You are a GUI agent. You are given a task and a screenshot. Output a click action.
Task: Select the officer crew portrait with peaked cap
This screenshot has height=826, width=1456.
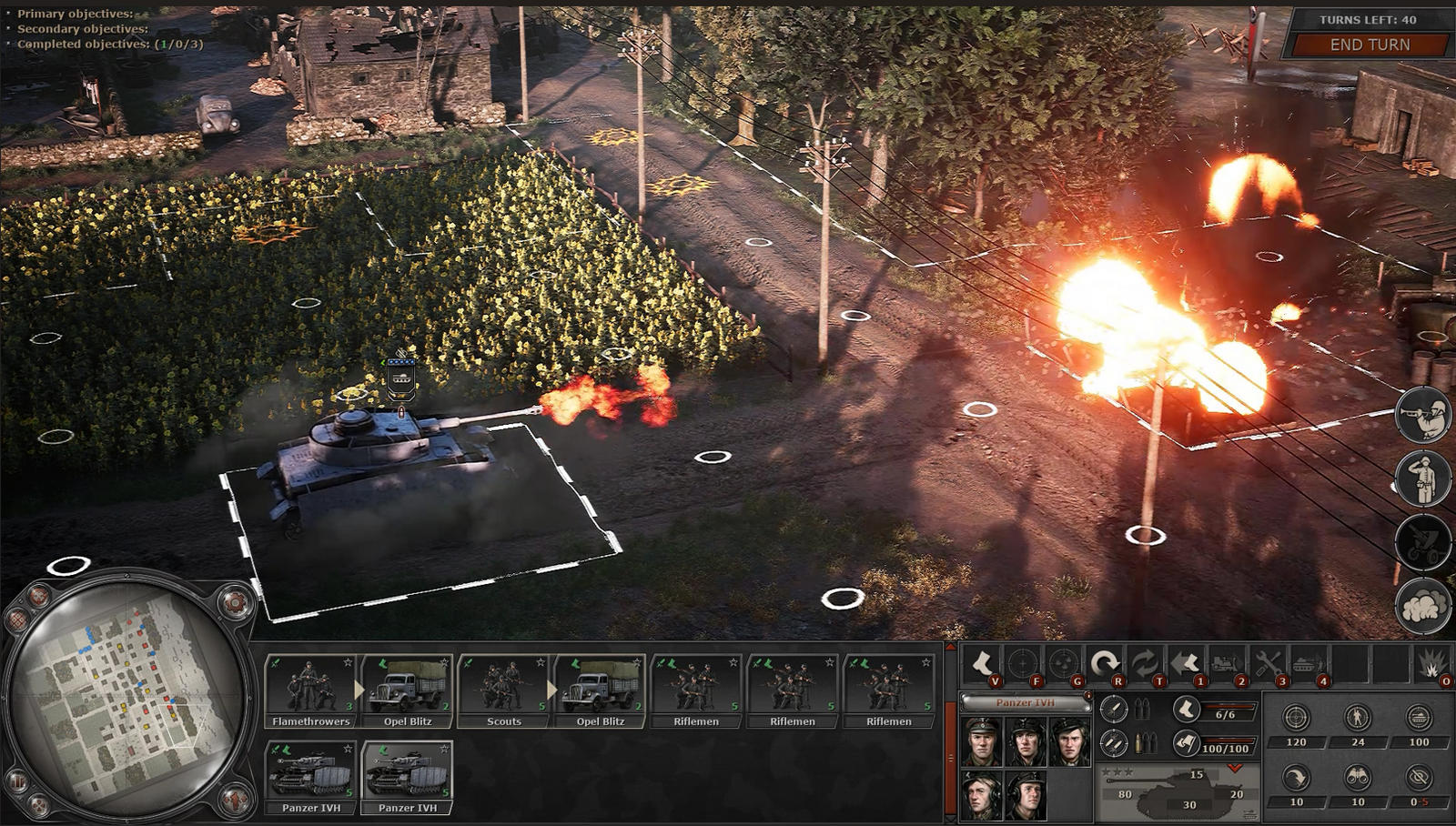click(x=982, y=741)
